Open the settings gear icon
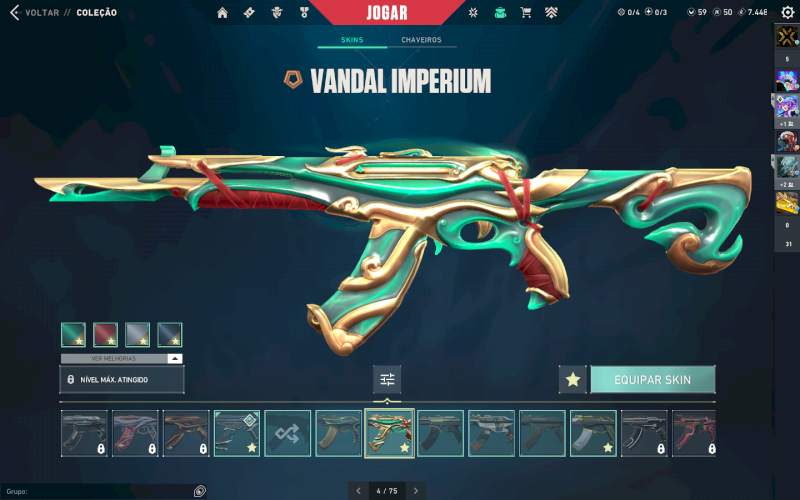The image size is (800, 500). pos(787,12)
